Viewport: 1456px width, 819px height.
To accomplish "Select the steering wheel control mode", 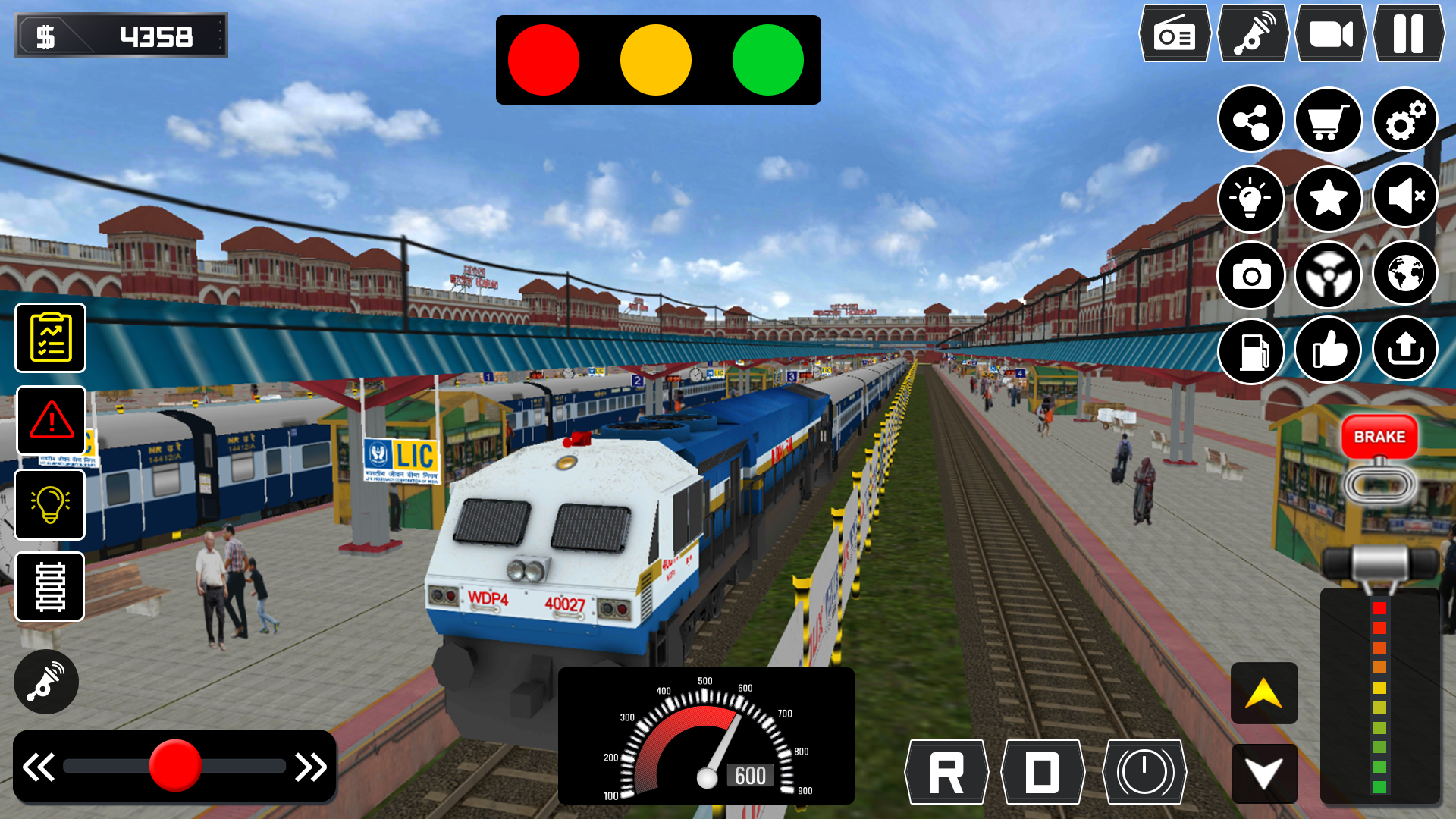I will pyautogui.click(x=1329, y=275).
